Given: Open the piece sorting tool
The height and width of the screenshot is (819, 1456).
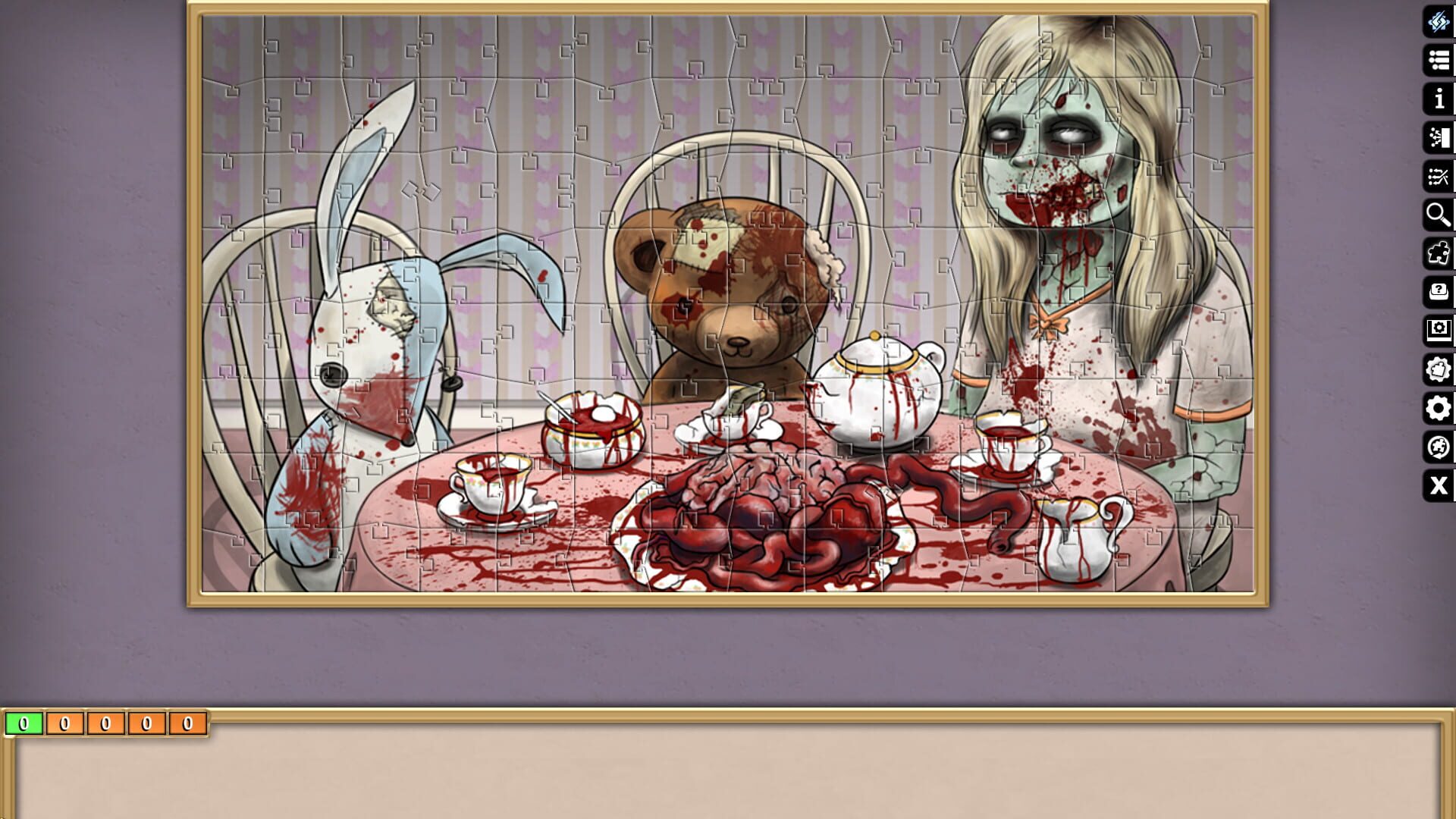Looking at the screenshot, I should click(x=1439, y=139).
